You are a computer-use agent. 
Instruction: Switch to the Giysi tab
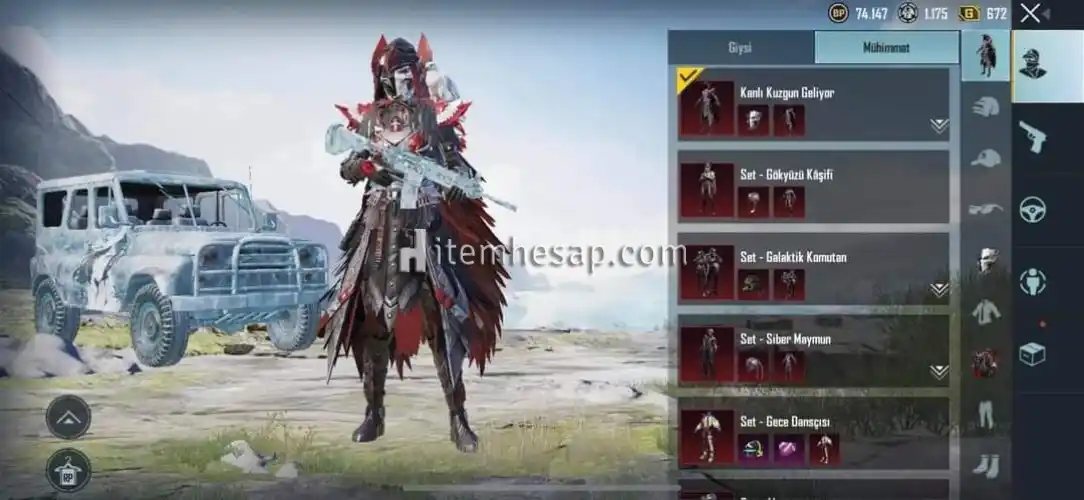tap(740, 47)
